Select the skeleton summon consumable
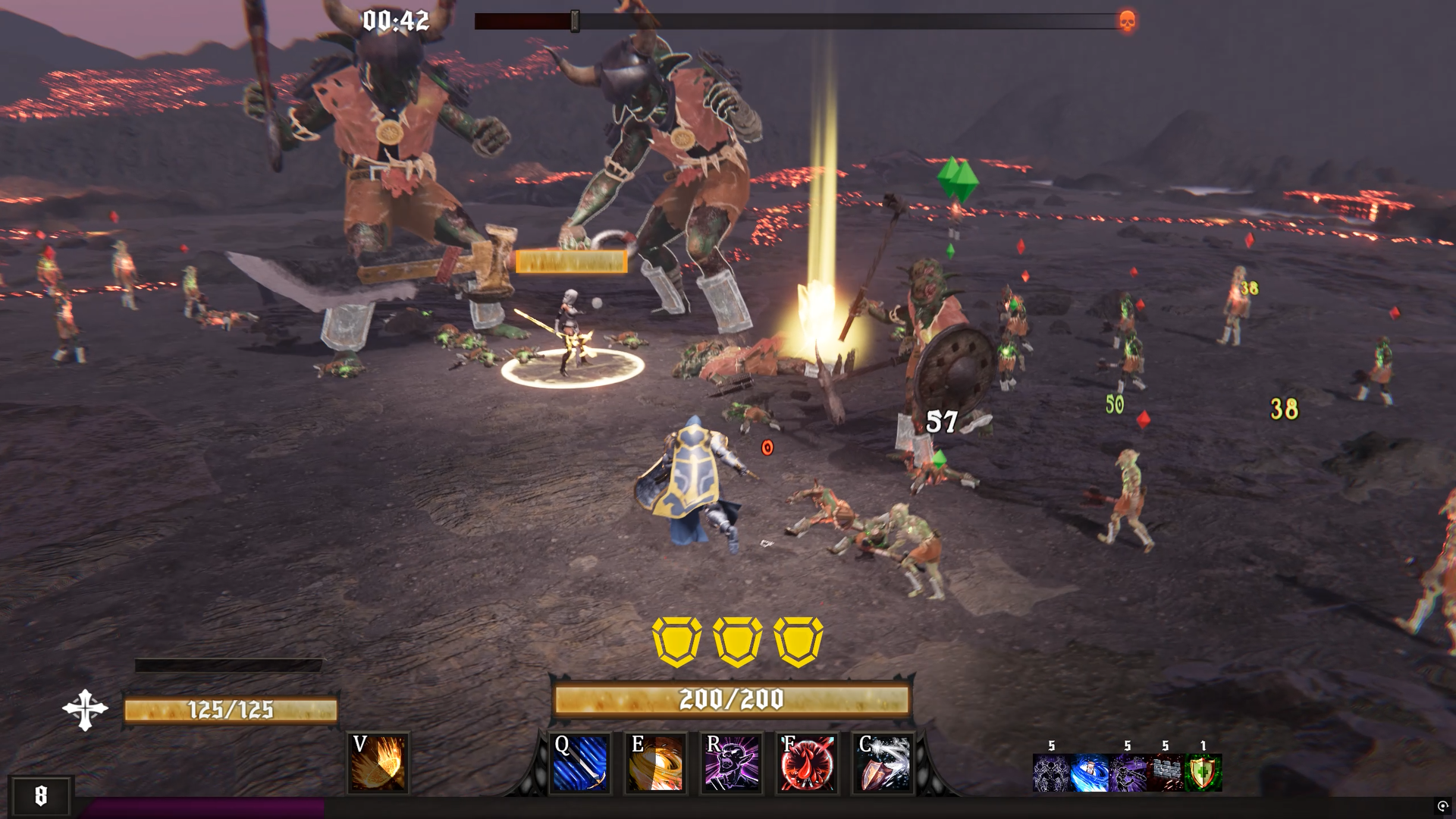 [x=1051, y=773]
